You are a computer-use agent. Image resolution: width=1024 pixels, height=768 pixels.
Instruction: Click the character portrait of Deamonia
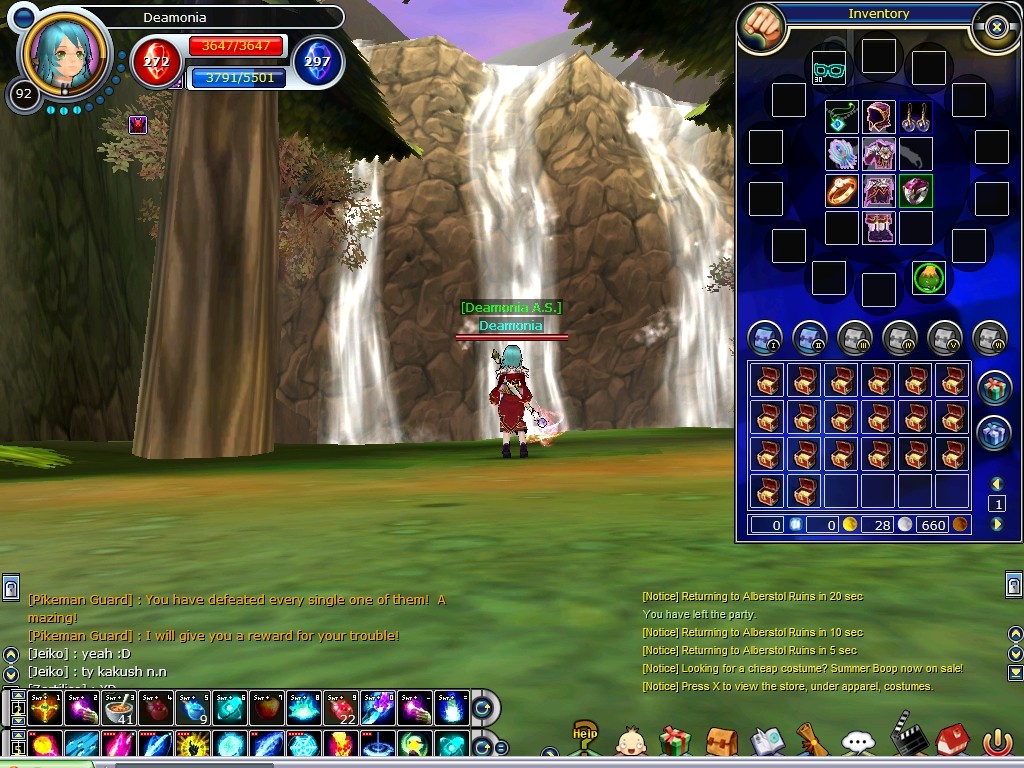click(x=64, y=53)
